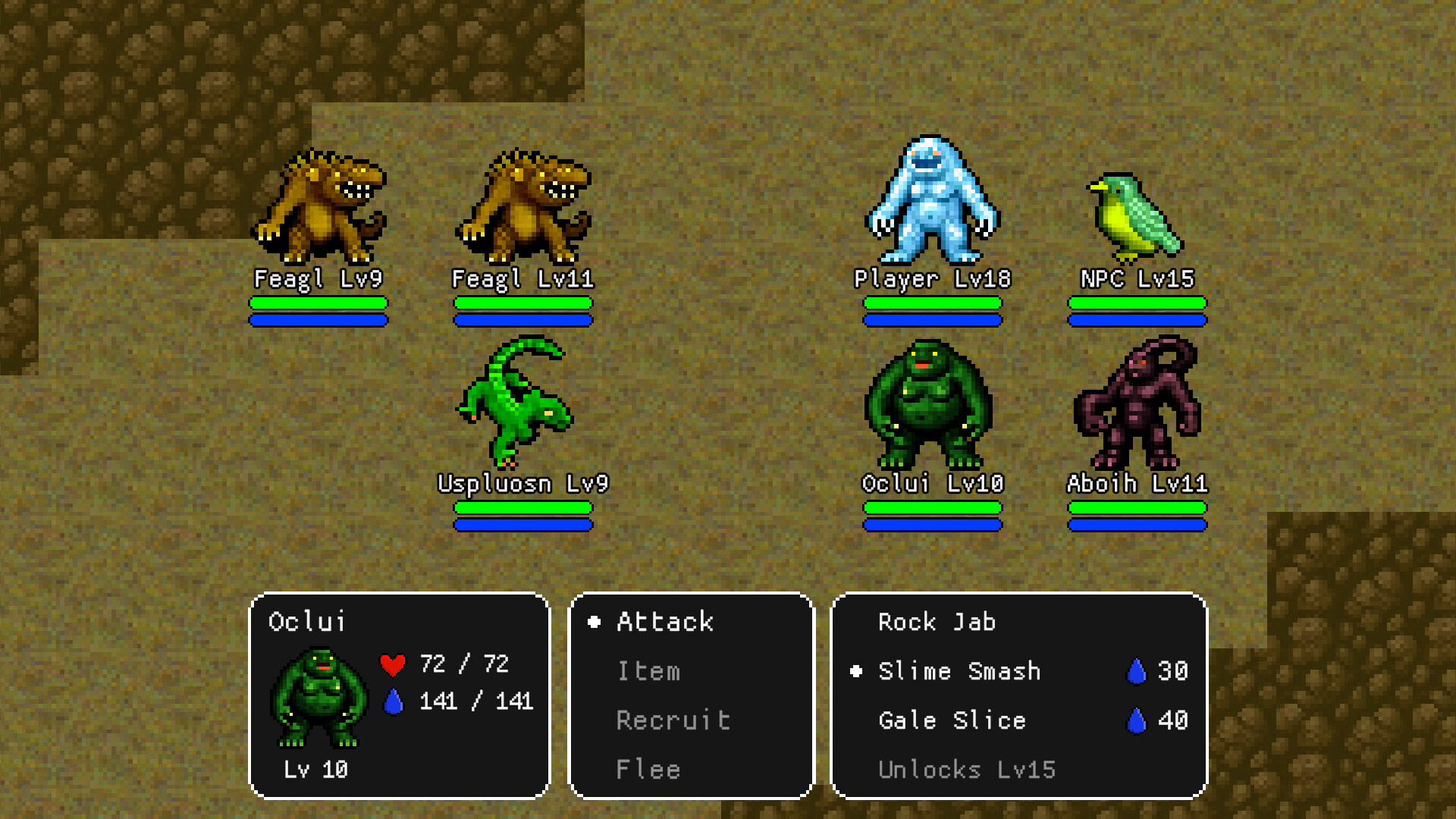Click the Aboih Lv11 ally sprite
This screenshot has height=819, width=1456.
point(1137,409)
